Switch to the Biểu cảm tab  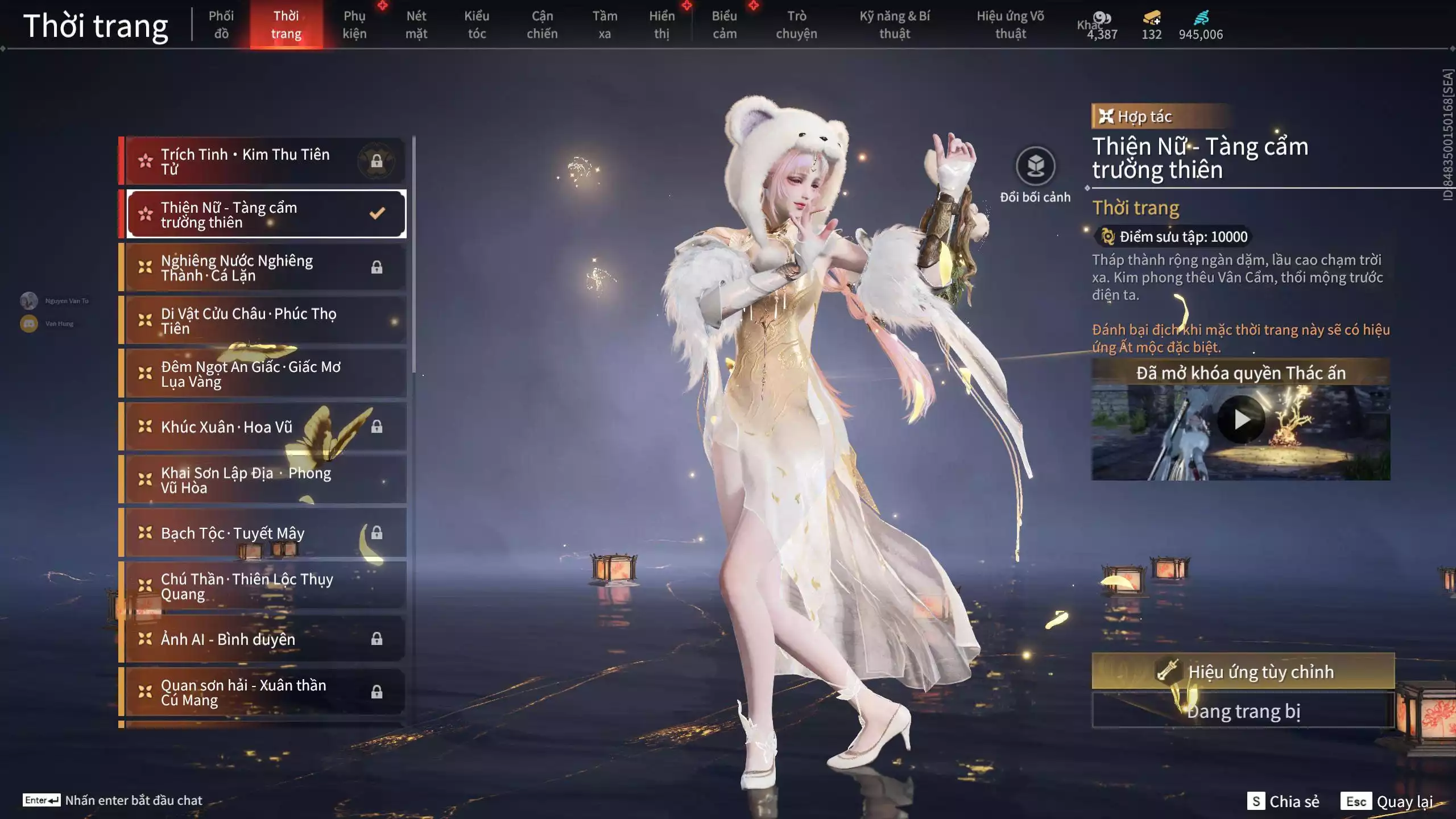tap(725, 24)
